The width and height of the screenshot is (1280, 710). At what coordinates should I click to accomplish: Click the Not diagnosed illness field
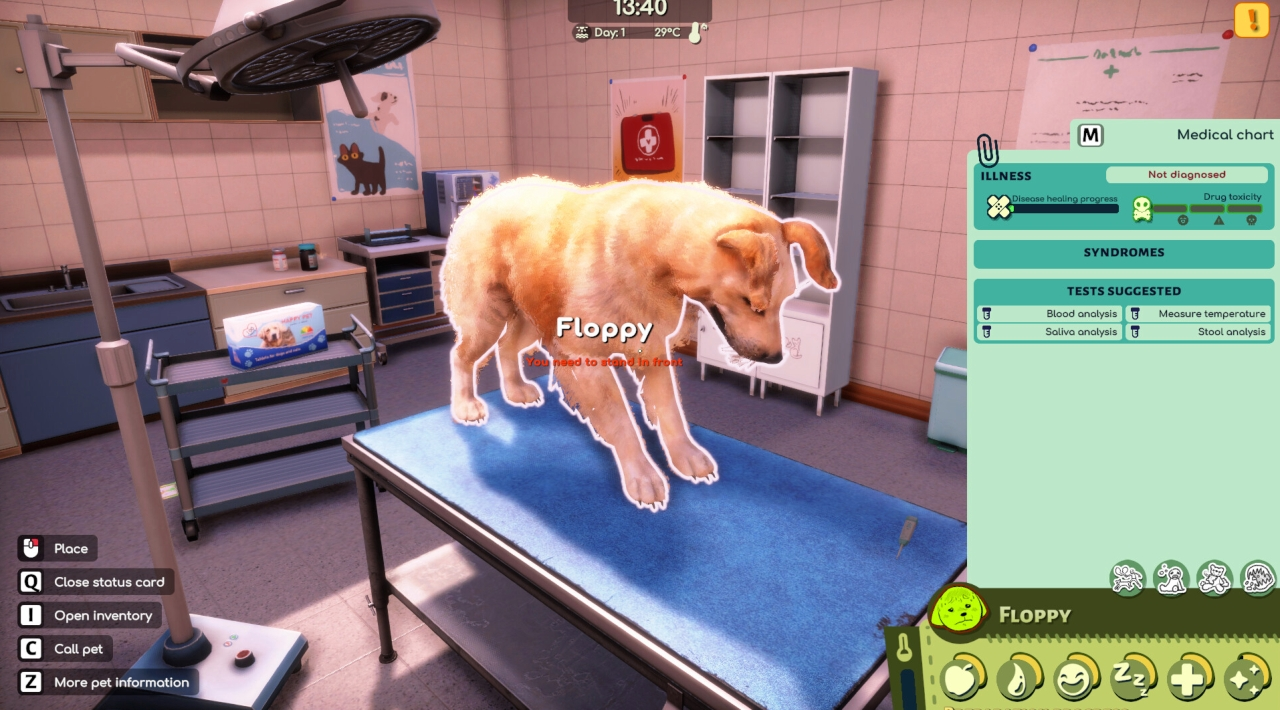1186,175
